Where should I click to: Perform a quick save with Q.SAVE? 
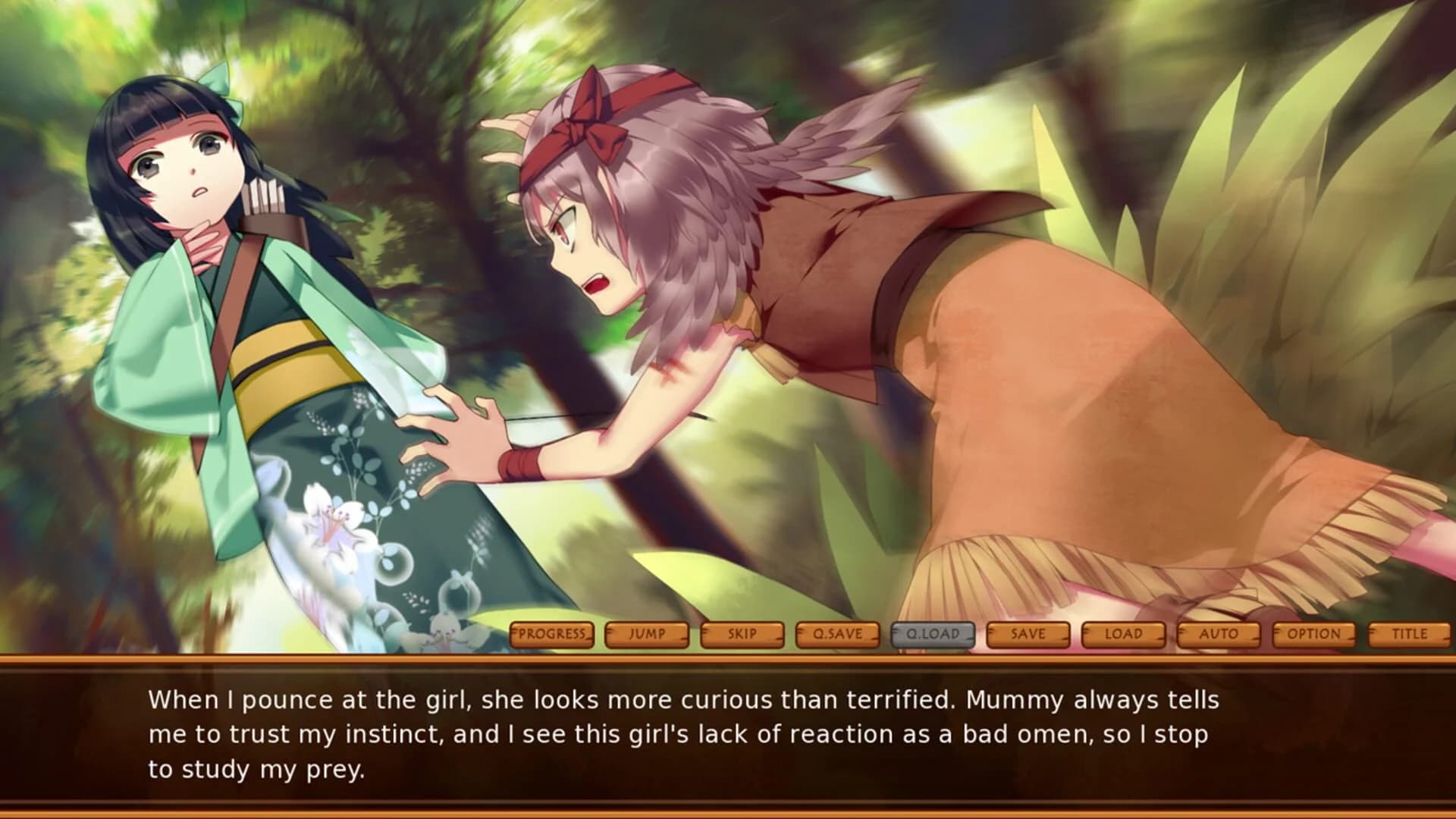[839, 635]
